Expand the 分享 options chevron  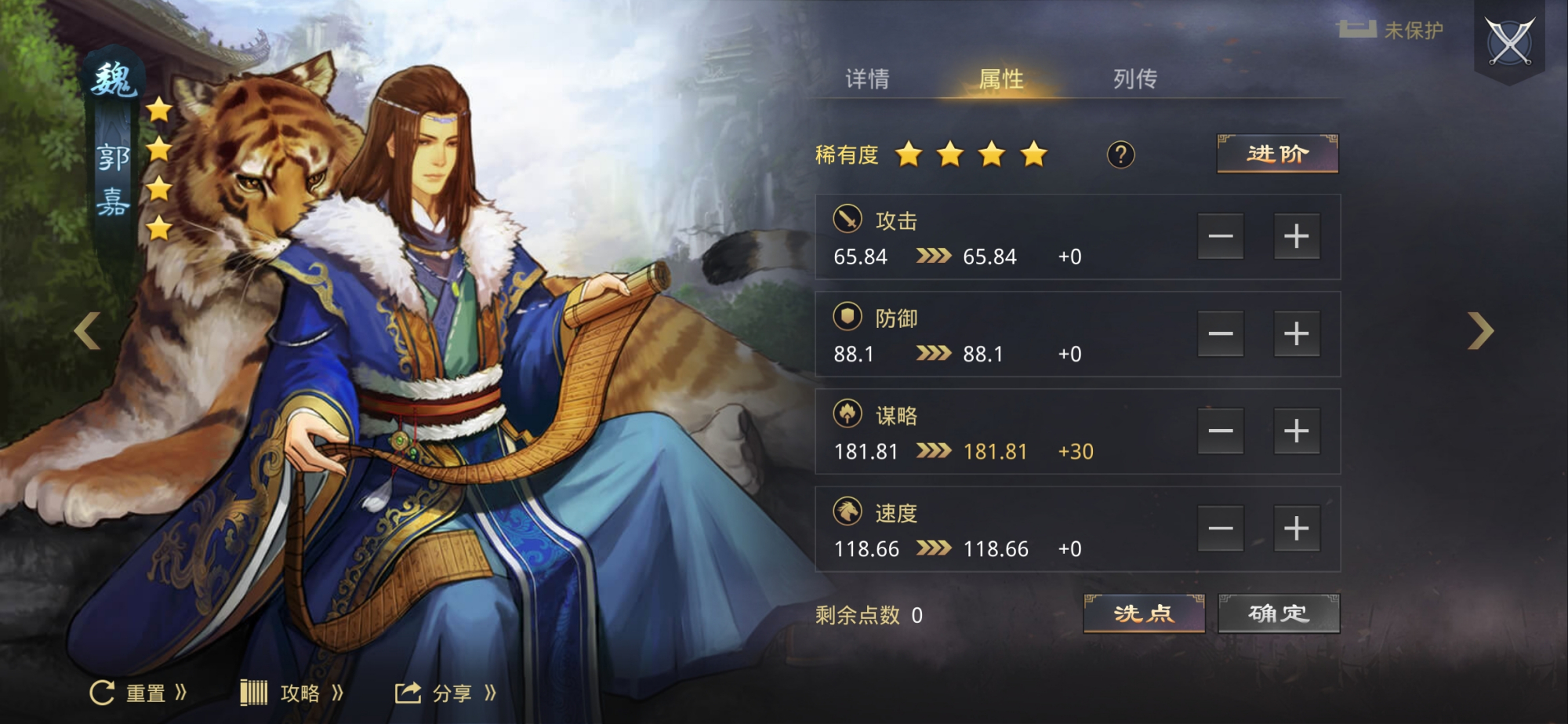tap(489, 691)
